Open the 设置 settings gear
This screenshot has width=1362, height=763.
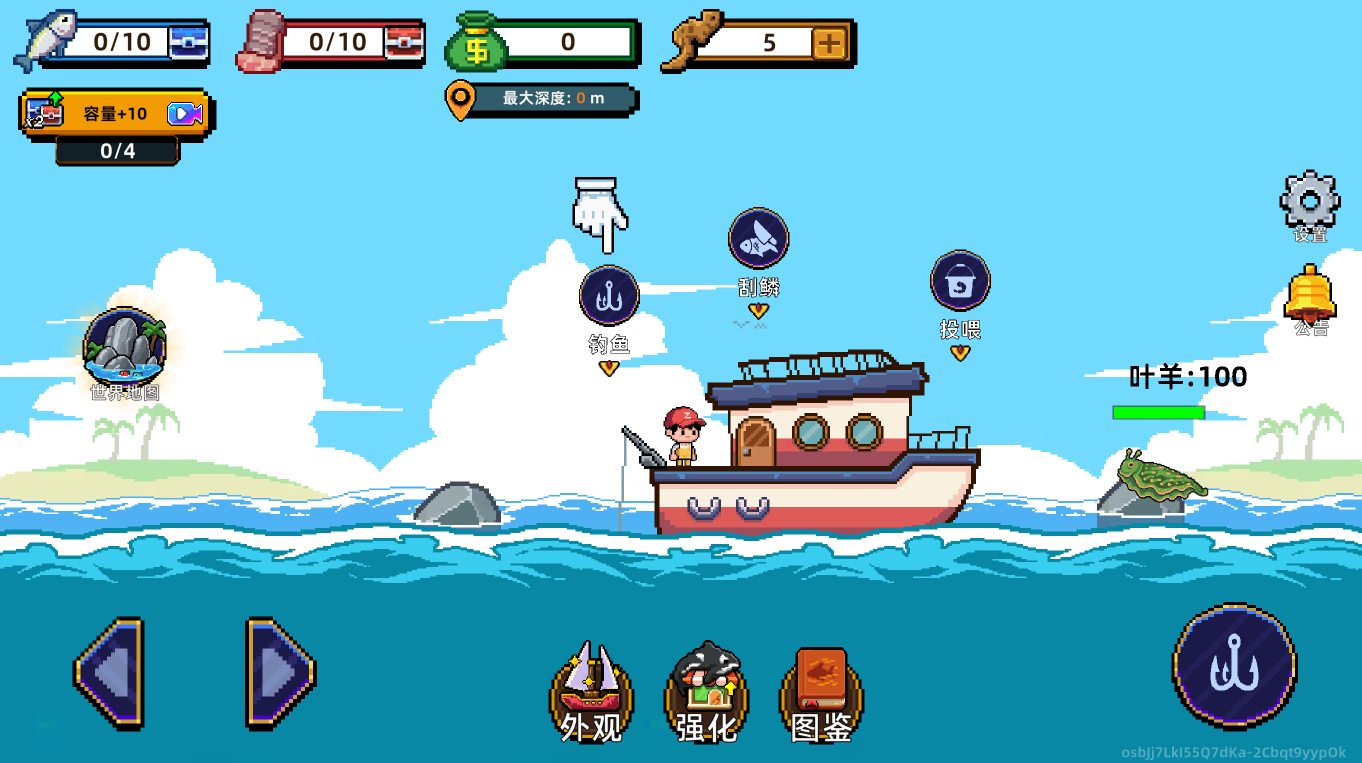coord(1309,201)
